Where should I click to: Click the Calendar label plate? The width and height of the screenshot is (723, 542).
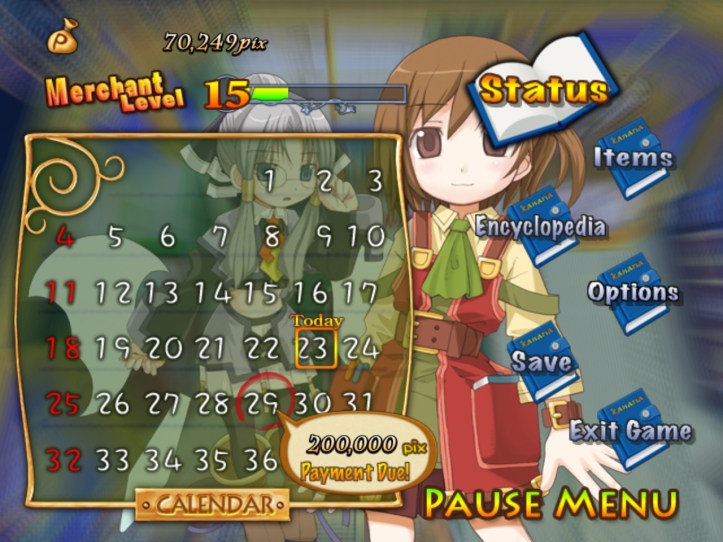click(x=205, y=504)
